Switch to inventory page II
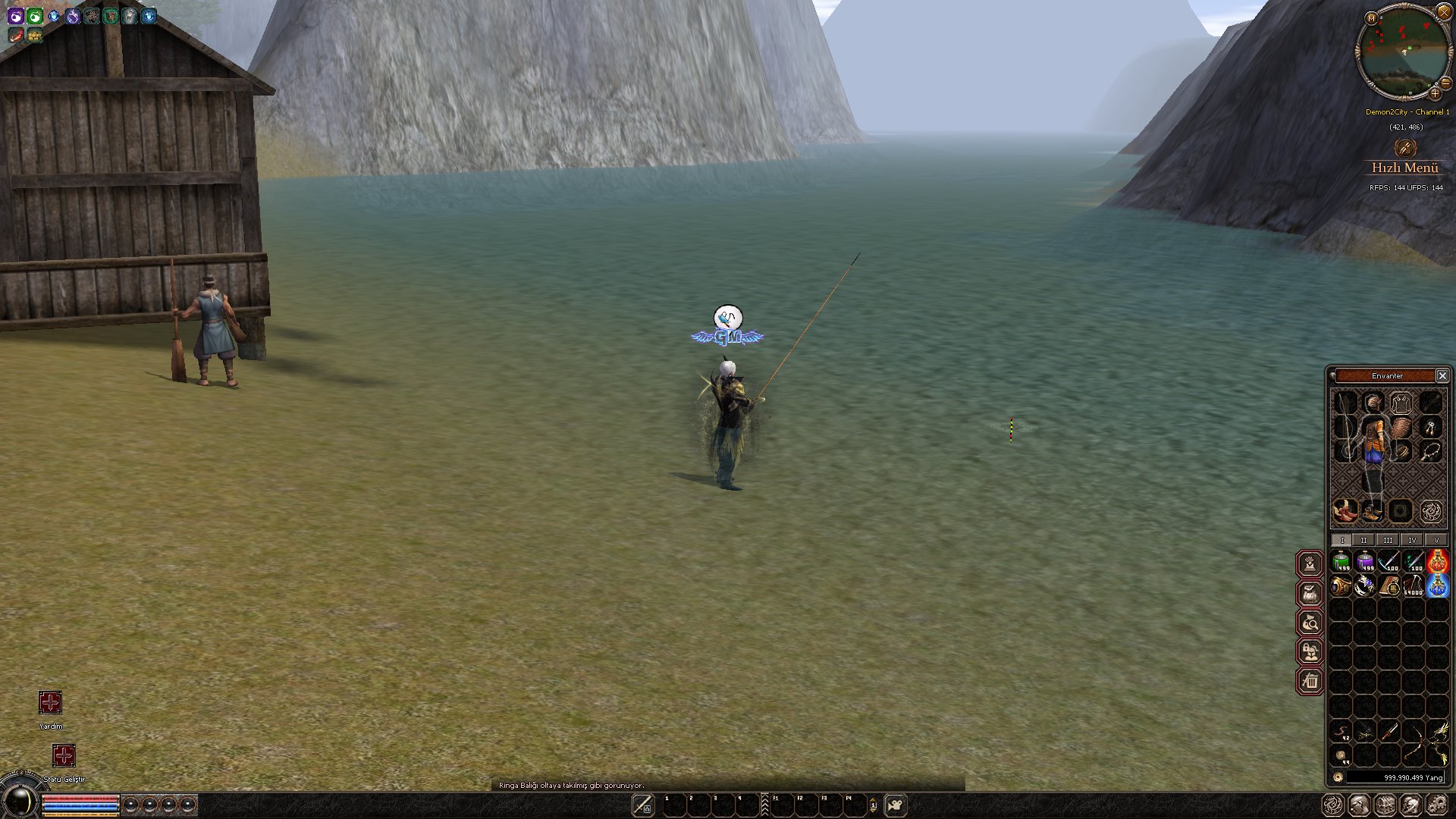1456x819 pixels. (1363, 540)
